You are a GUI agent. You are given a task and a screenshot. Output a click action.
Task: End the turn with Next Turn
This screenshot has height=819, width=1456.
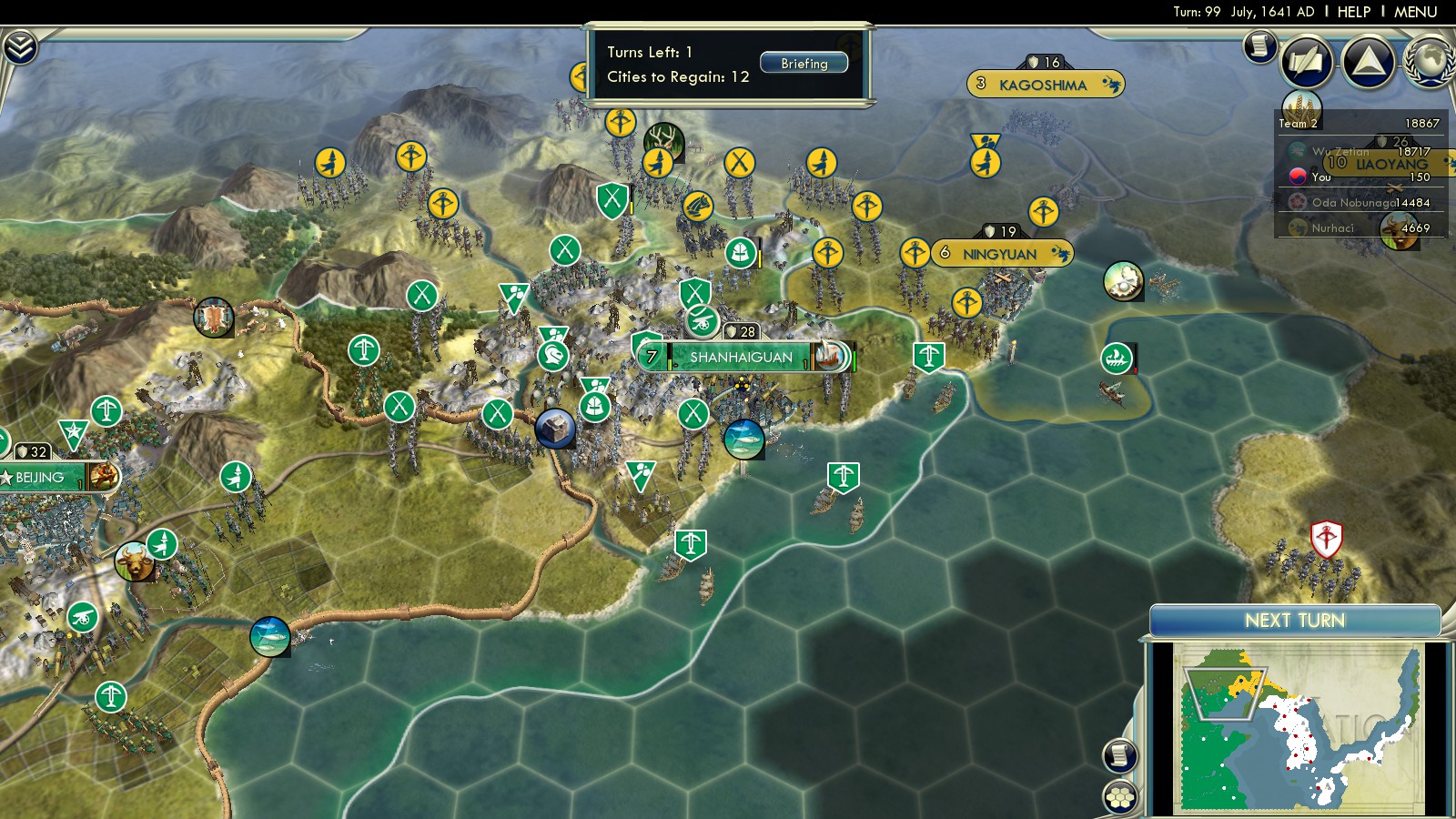(1294, 621)
